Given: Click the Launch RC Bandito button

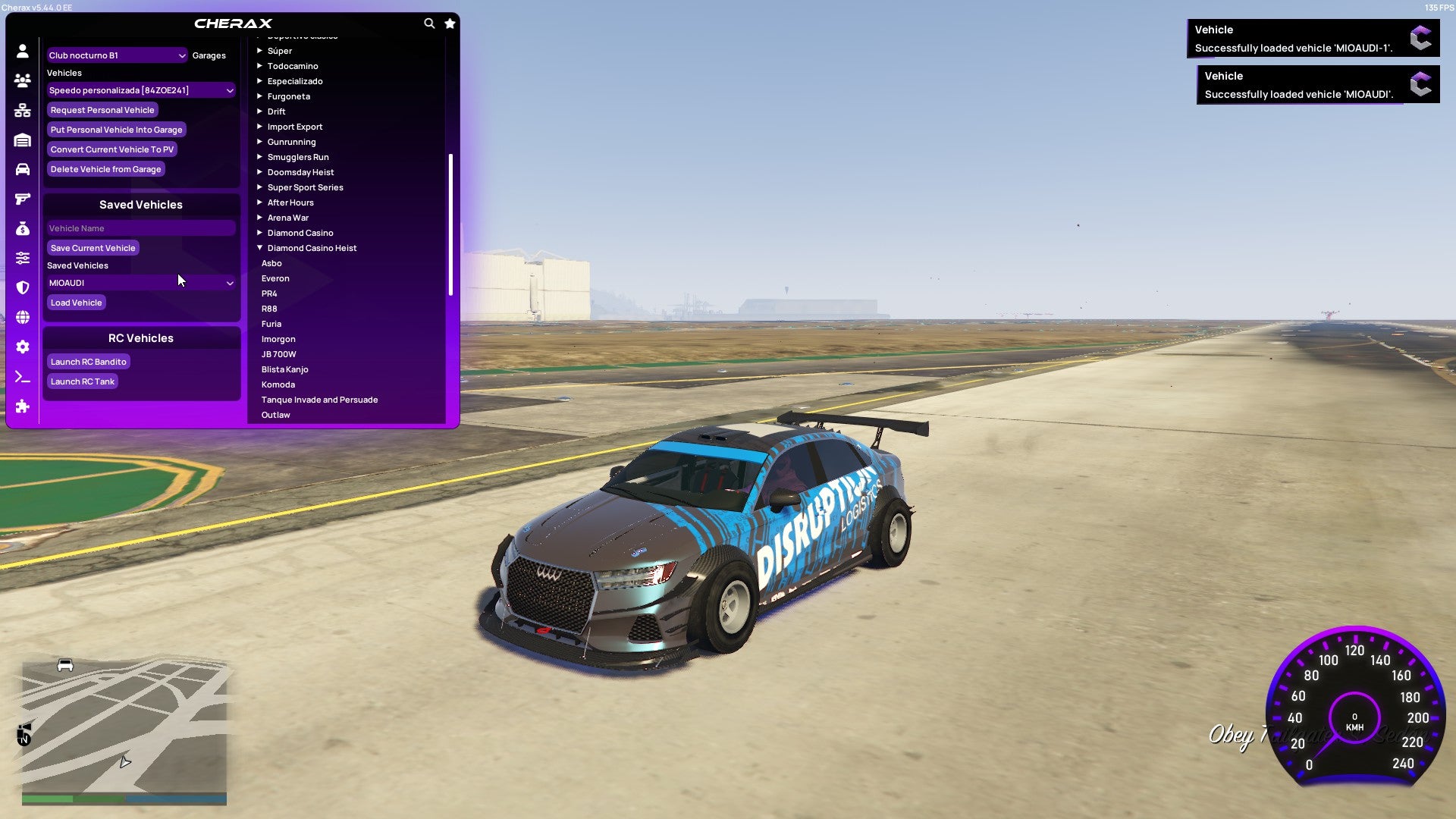Looking at the screenshot, I should (88, 361).
